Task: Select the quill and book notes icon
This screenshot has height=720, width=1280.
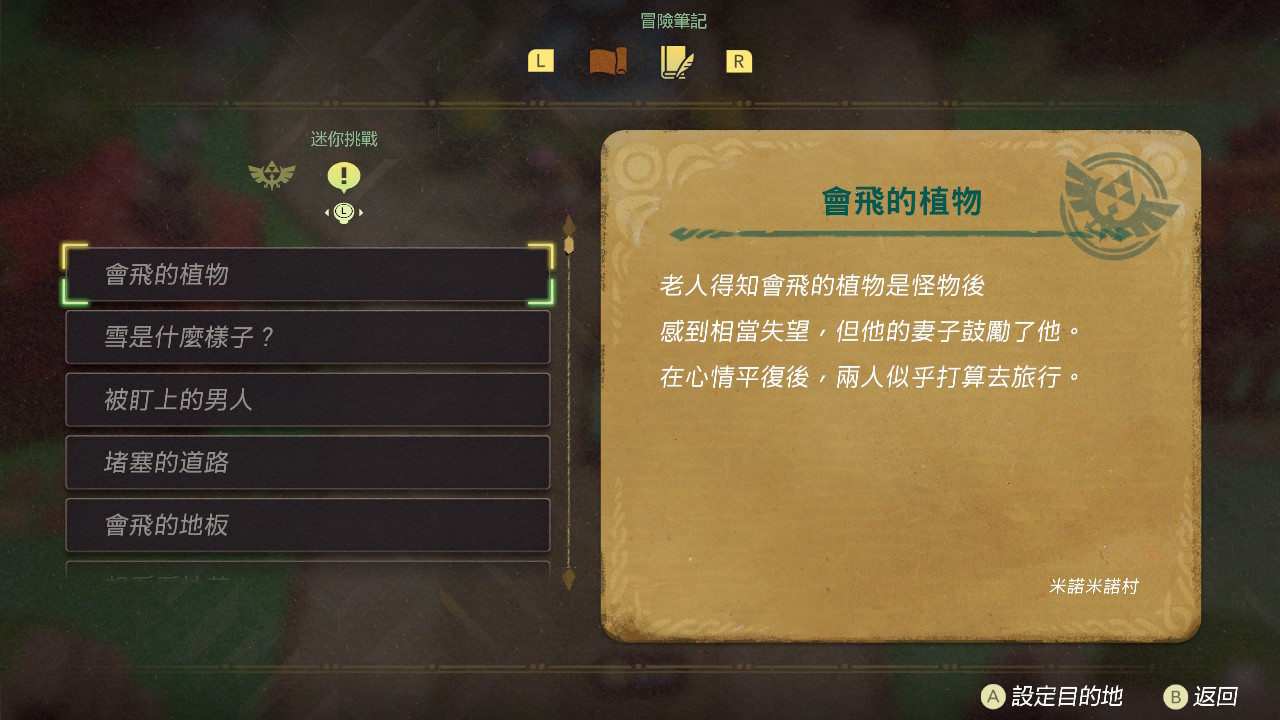Action: point(675,61)
